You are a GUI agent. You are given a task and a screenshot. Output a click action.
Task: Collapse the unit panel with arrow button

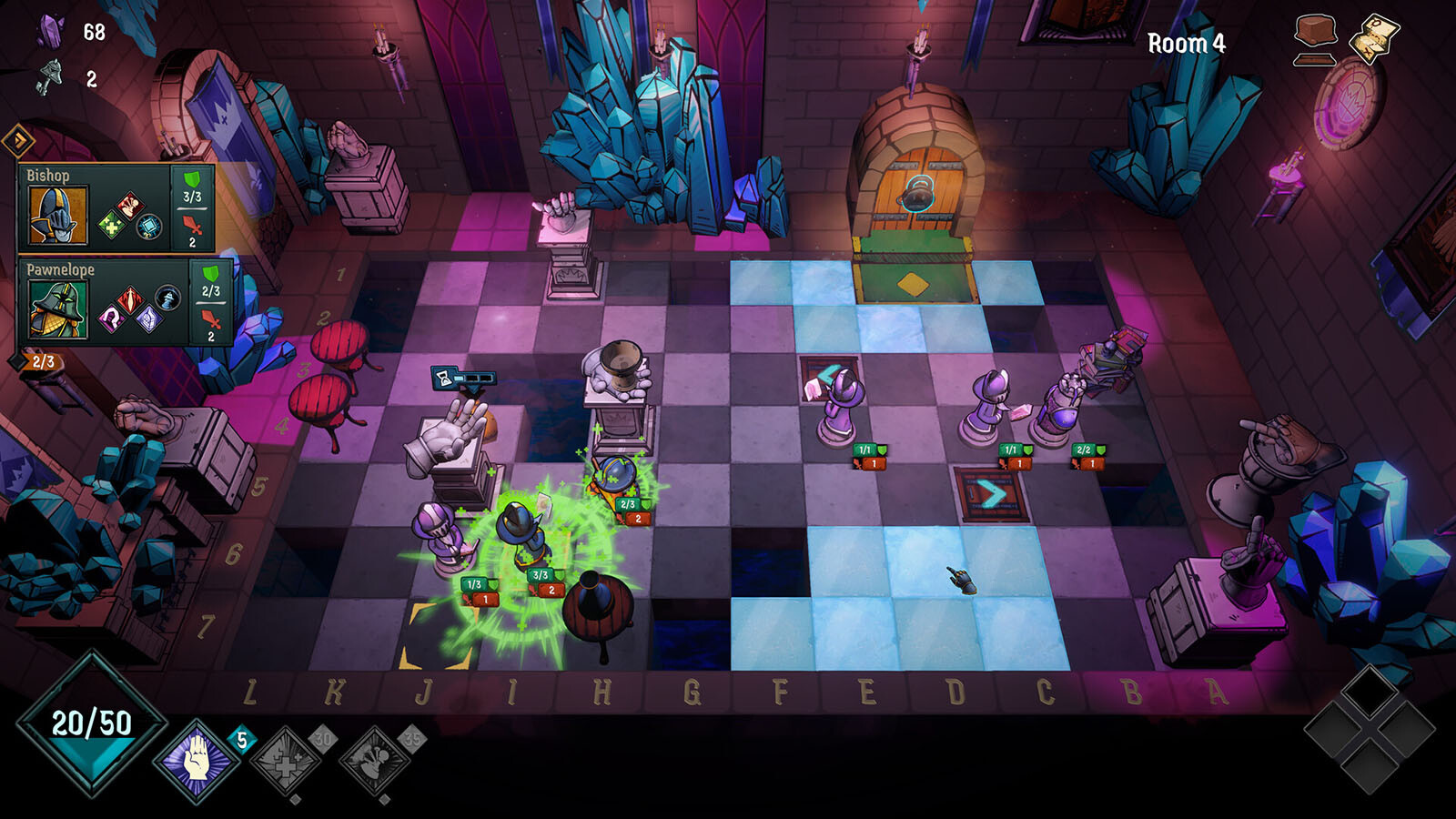[17, 141]
